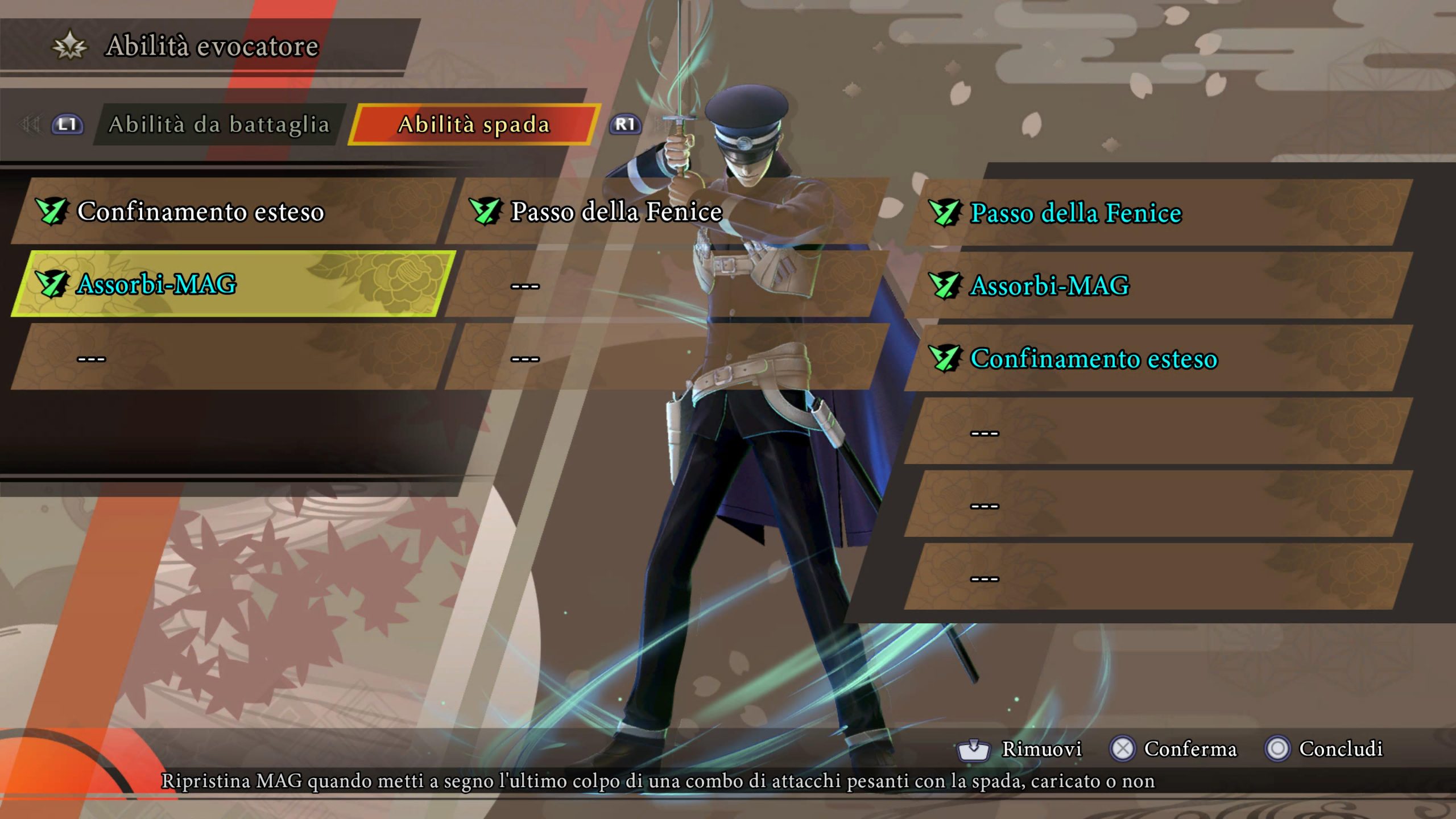Viewport: 1456px width, 819px height.
Task: Select the white-text Confinamento esteso slot
Action: (x=233, y=212)
